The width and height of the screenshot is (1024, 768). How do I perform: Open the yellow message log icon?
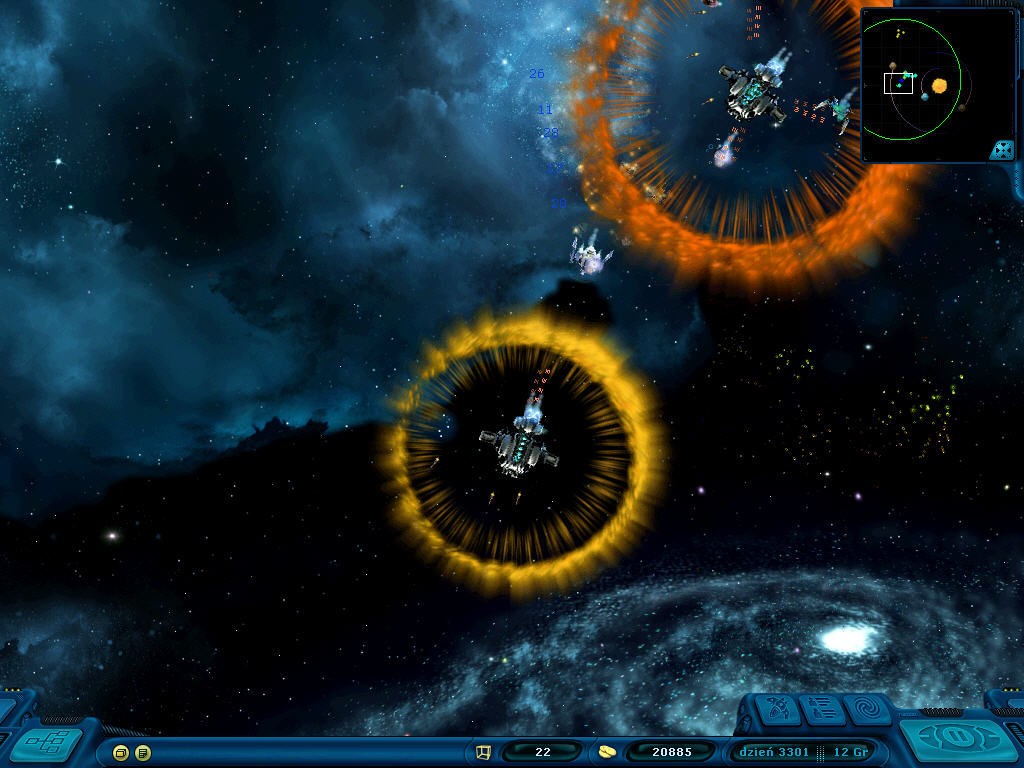[x=143, y=752]
